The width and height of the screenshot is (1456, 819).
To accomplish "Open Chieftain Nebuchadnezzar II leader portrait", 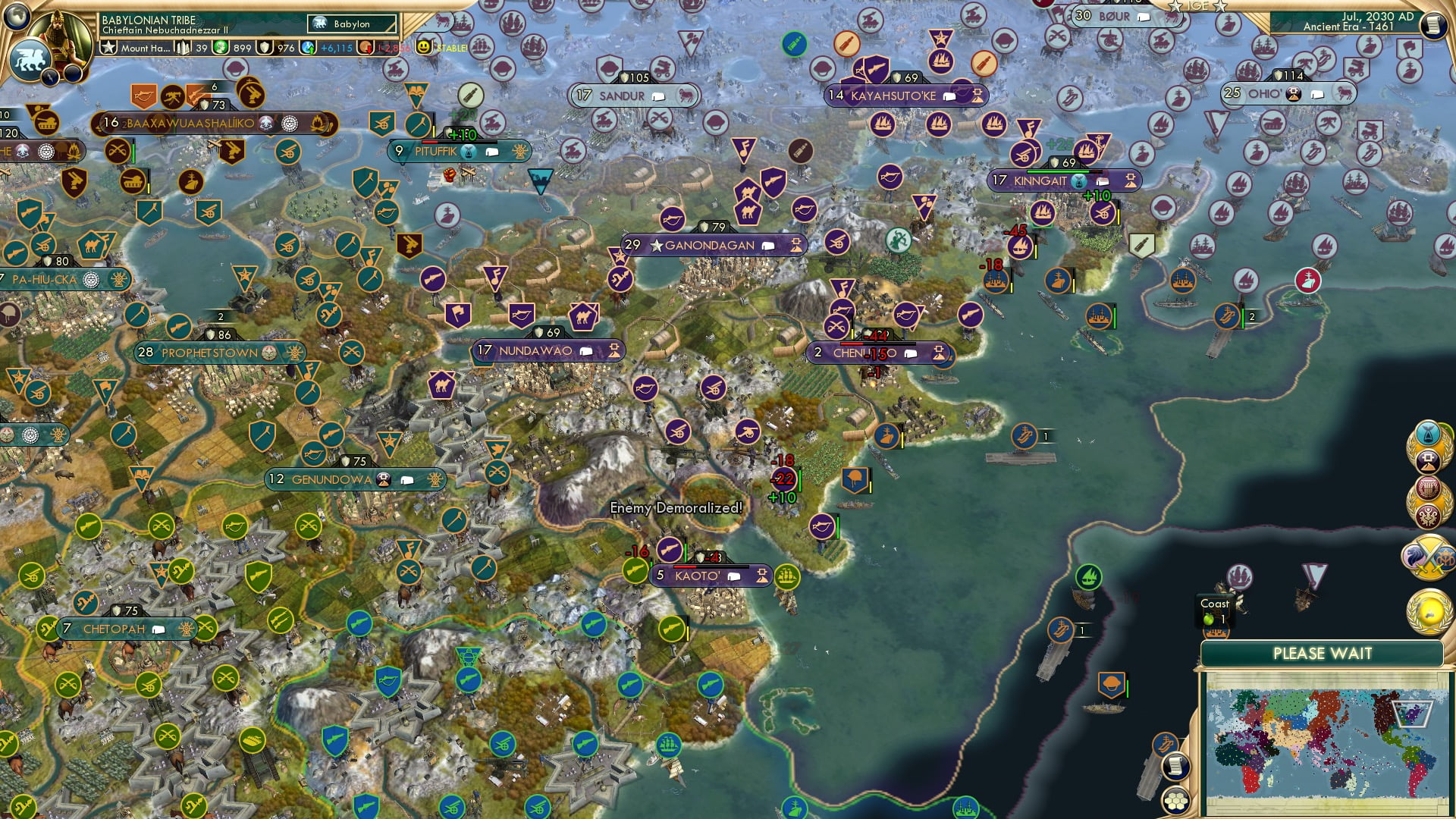I will (x=61, y=38).
